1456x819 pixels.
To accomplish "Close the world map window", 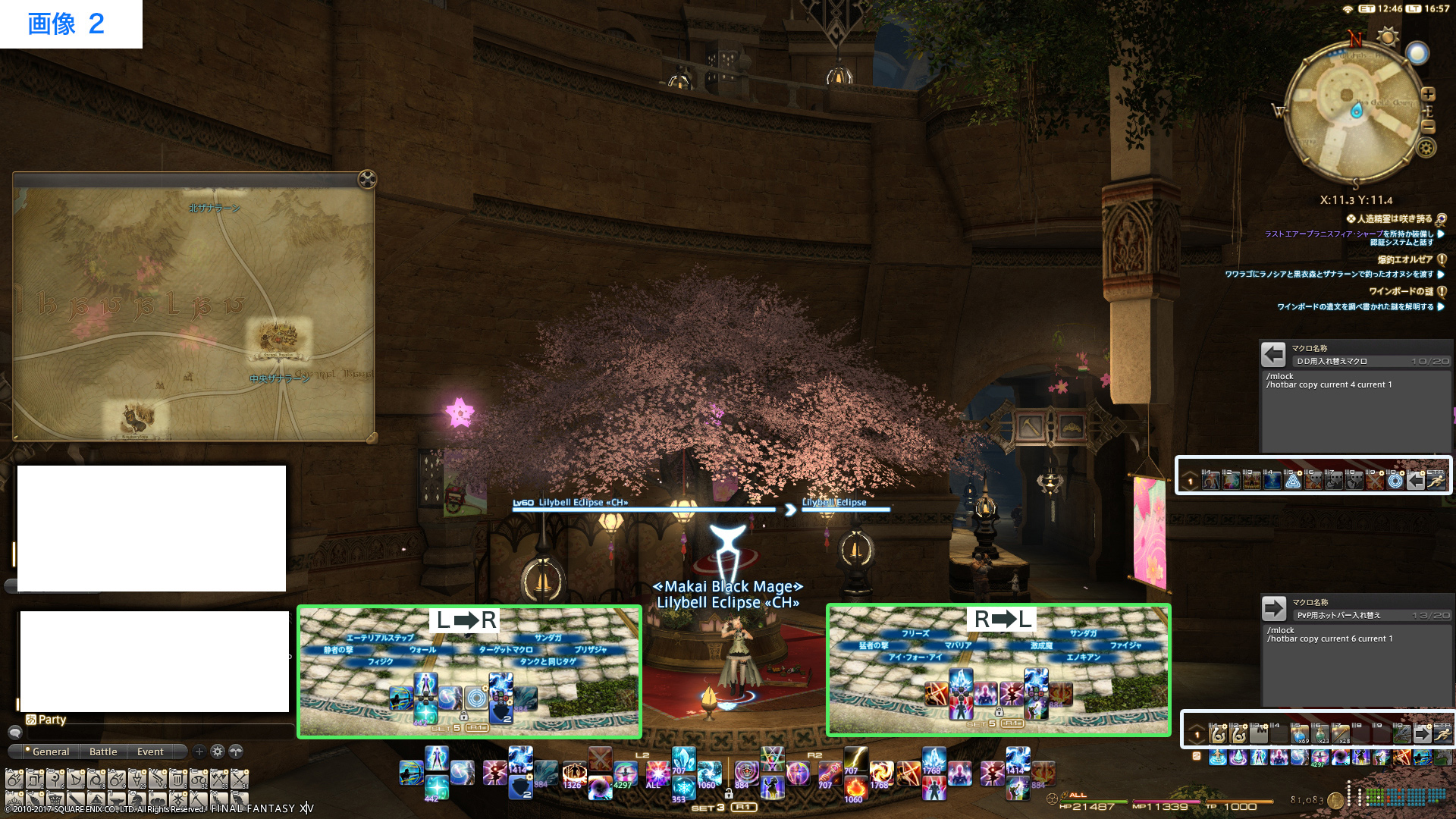I will point(367,179).
